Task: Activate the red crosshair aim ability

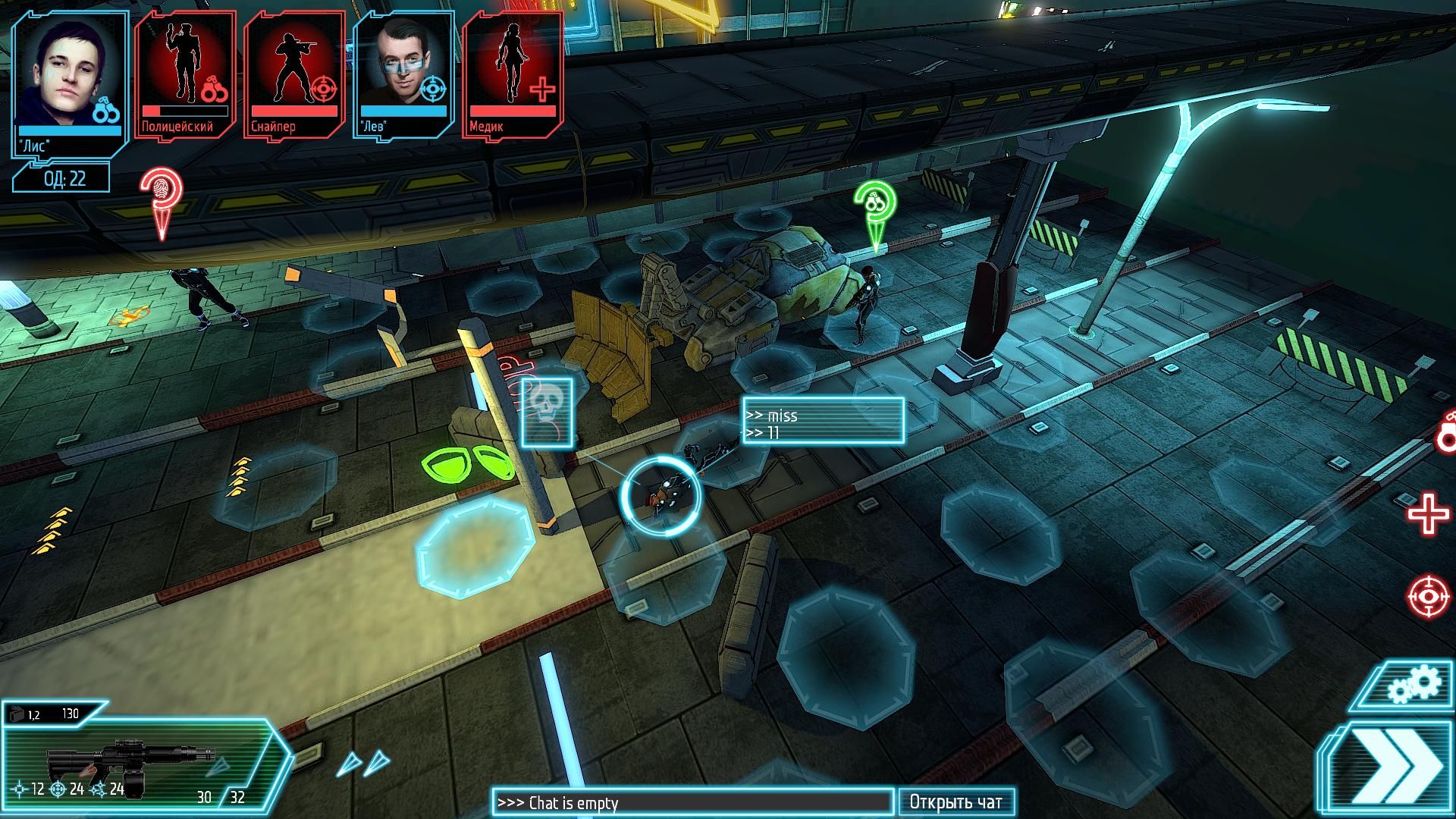Action: coord(1428,595)
